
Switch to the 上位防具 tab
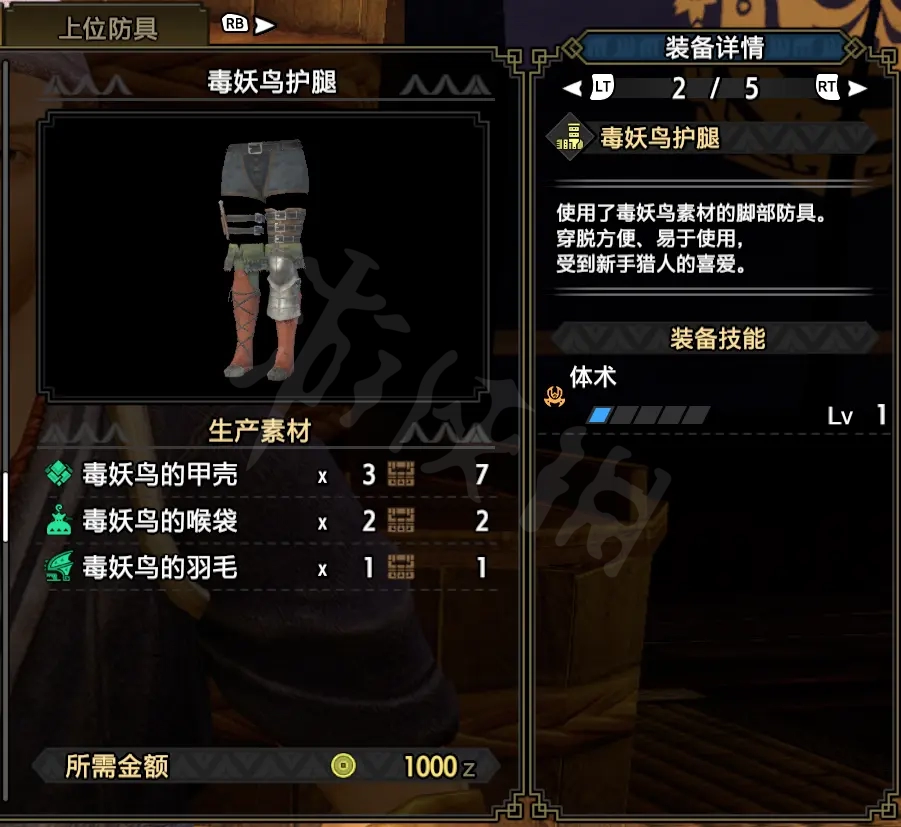[107, 27]
